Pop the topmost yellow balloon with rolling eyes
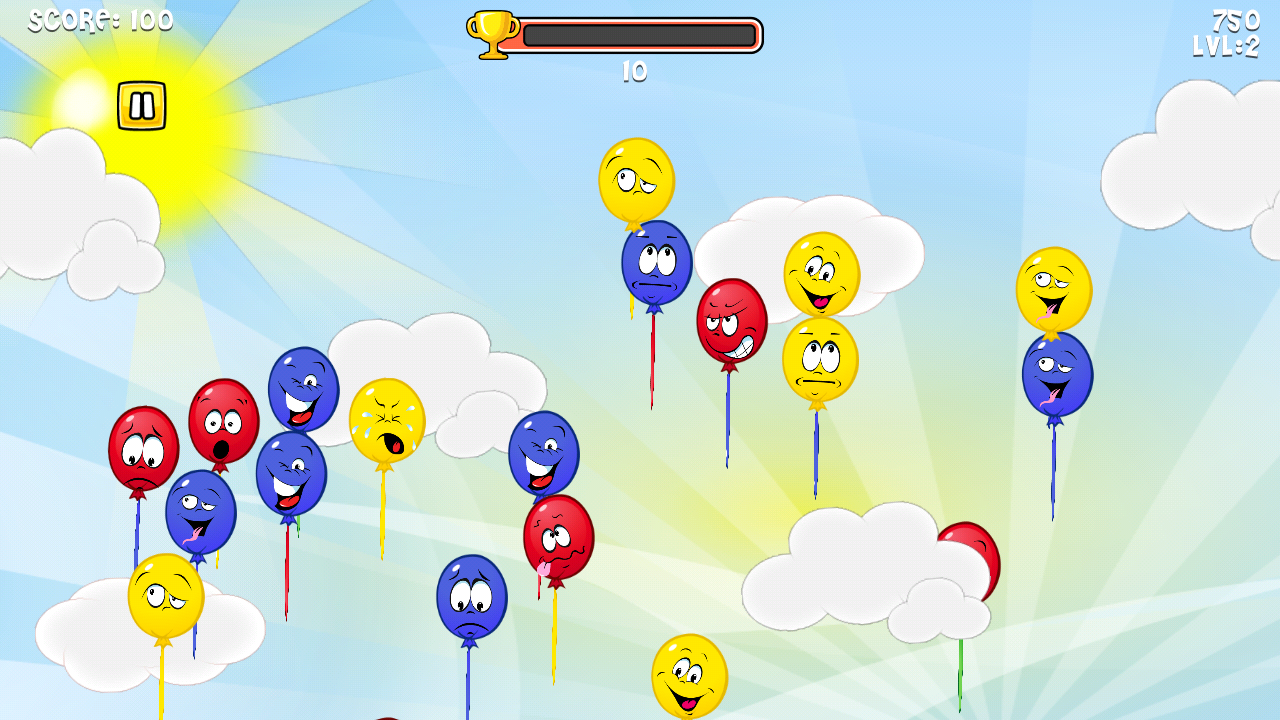Viewport: 1280px width, 720px height. click(x=637, y=182)
